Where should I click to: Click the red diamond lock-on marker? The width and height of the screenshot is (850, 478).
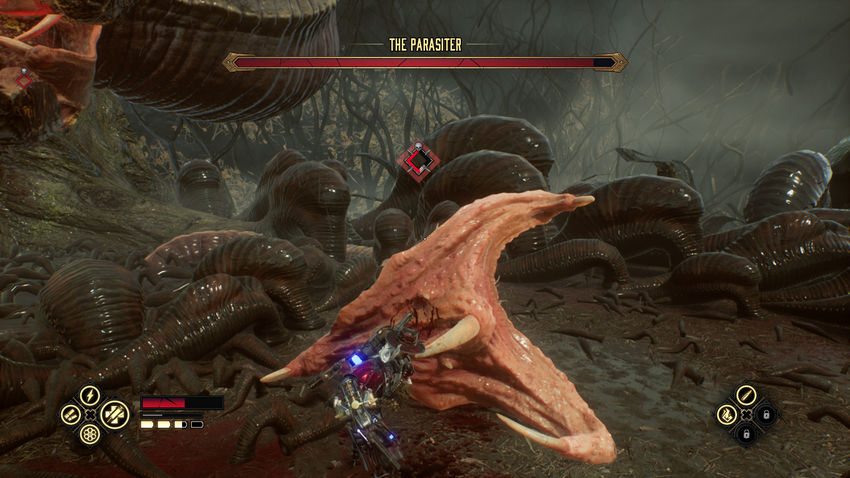pyautogui.click(x=418, y=159)
